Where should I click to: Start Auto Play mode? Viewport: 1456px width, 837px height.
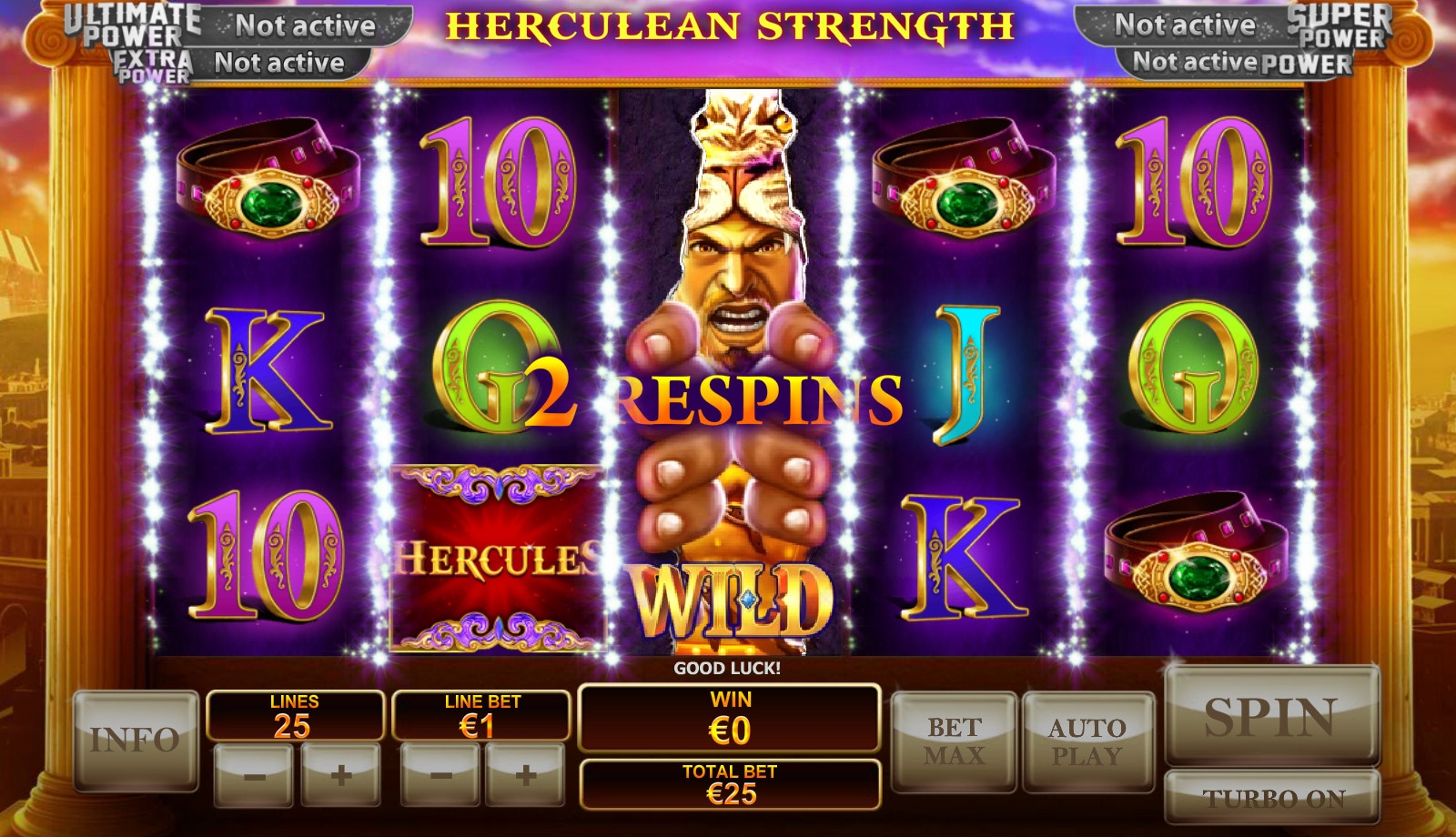point(1087,741)
